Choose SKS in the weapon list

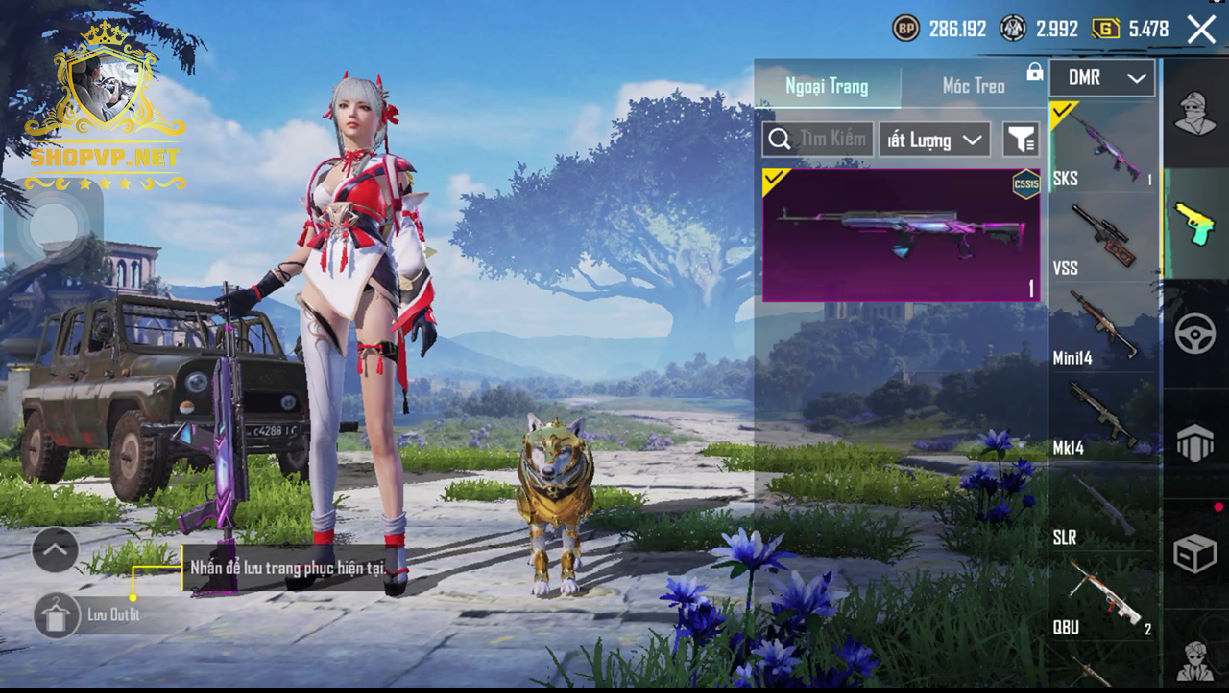click(x=1102, y=146)
